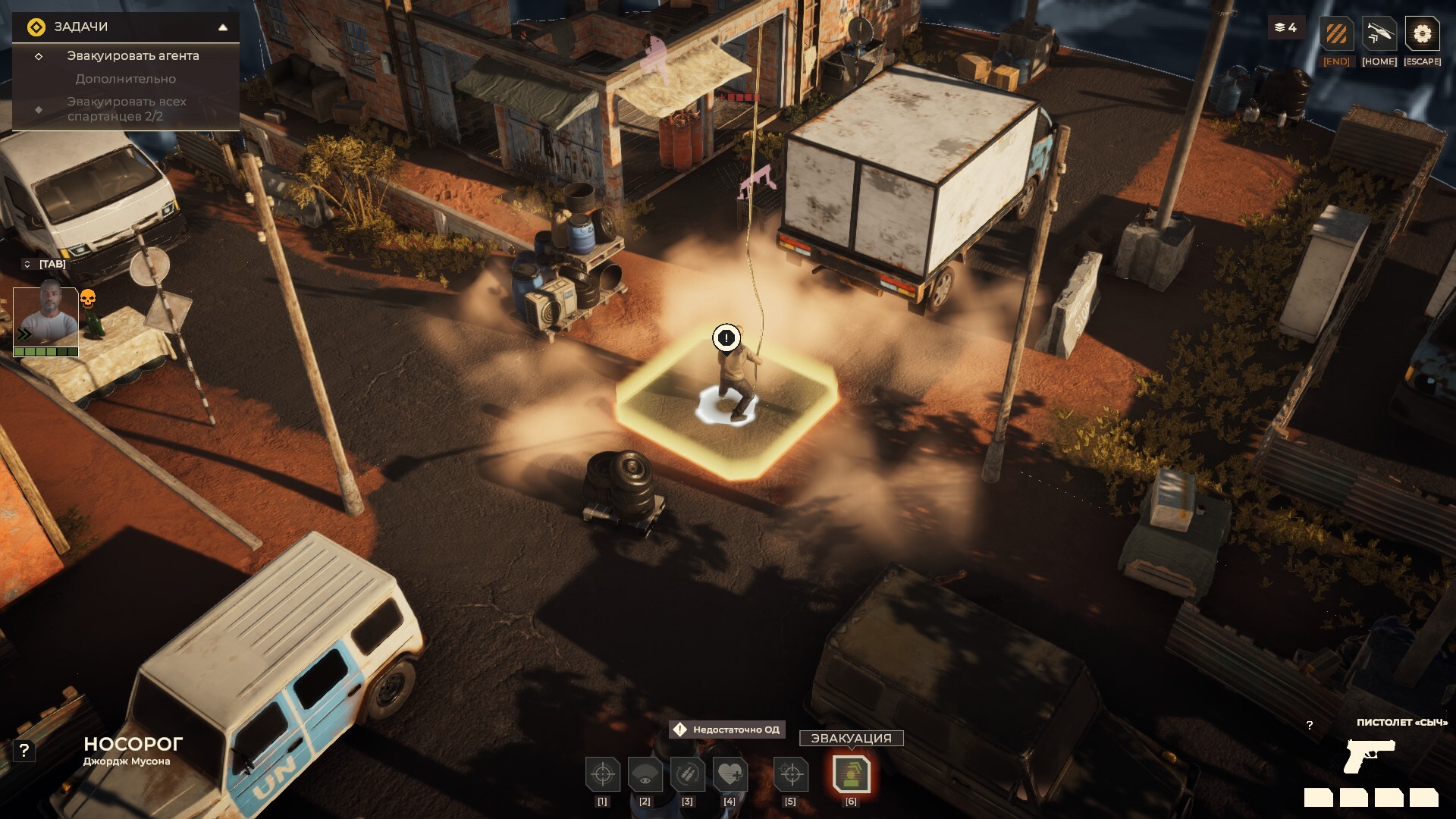Image resolution: width=1456 pixels, height=819 pixels.
Task: Click the level layers indicator
Action: (1285, 28)
